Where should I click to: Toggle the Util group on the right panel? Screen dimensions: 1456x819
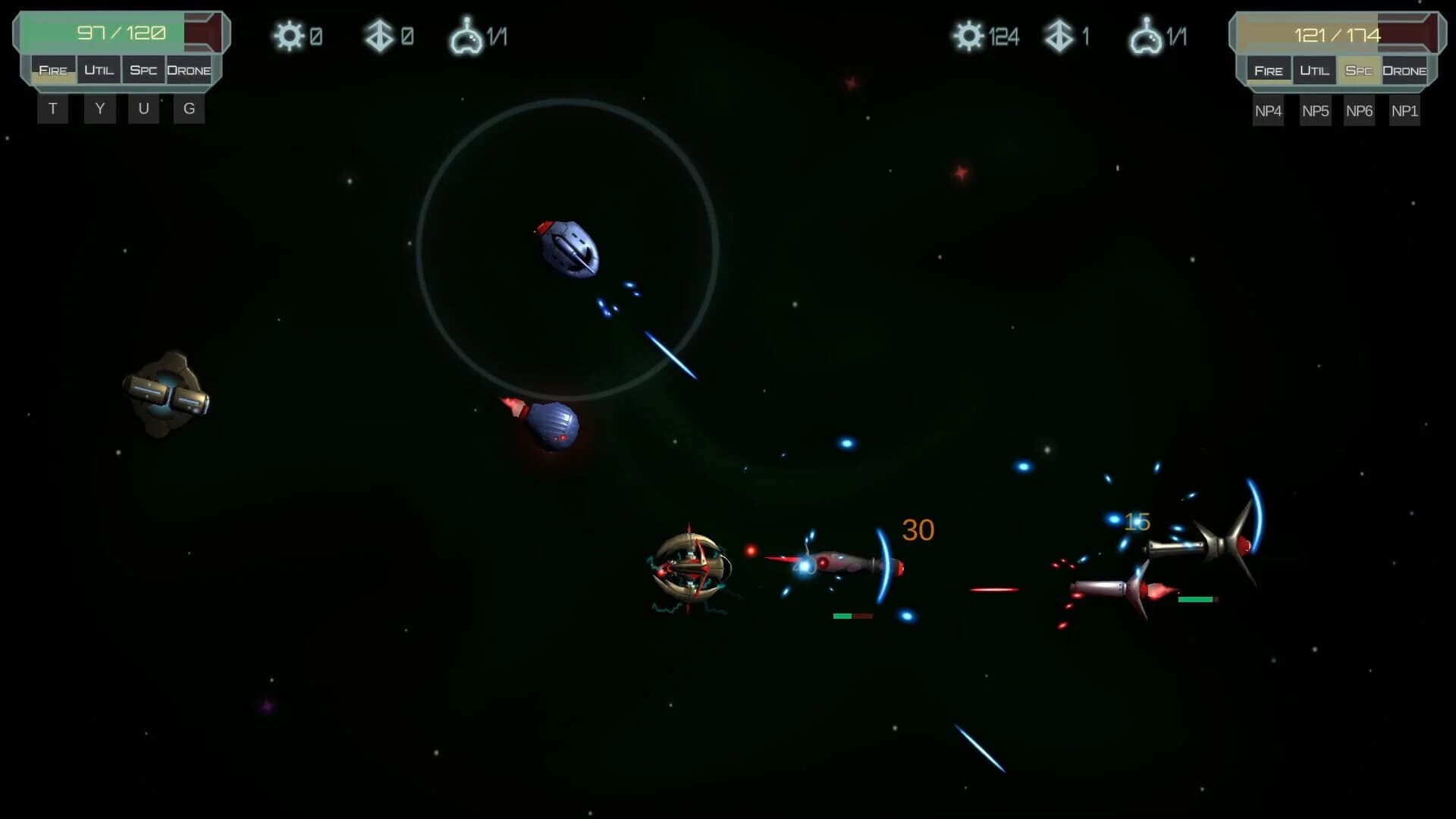click(x=1315, y=70)
